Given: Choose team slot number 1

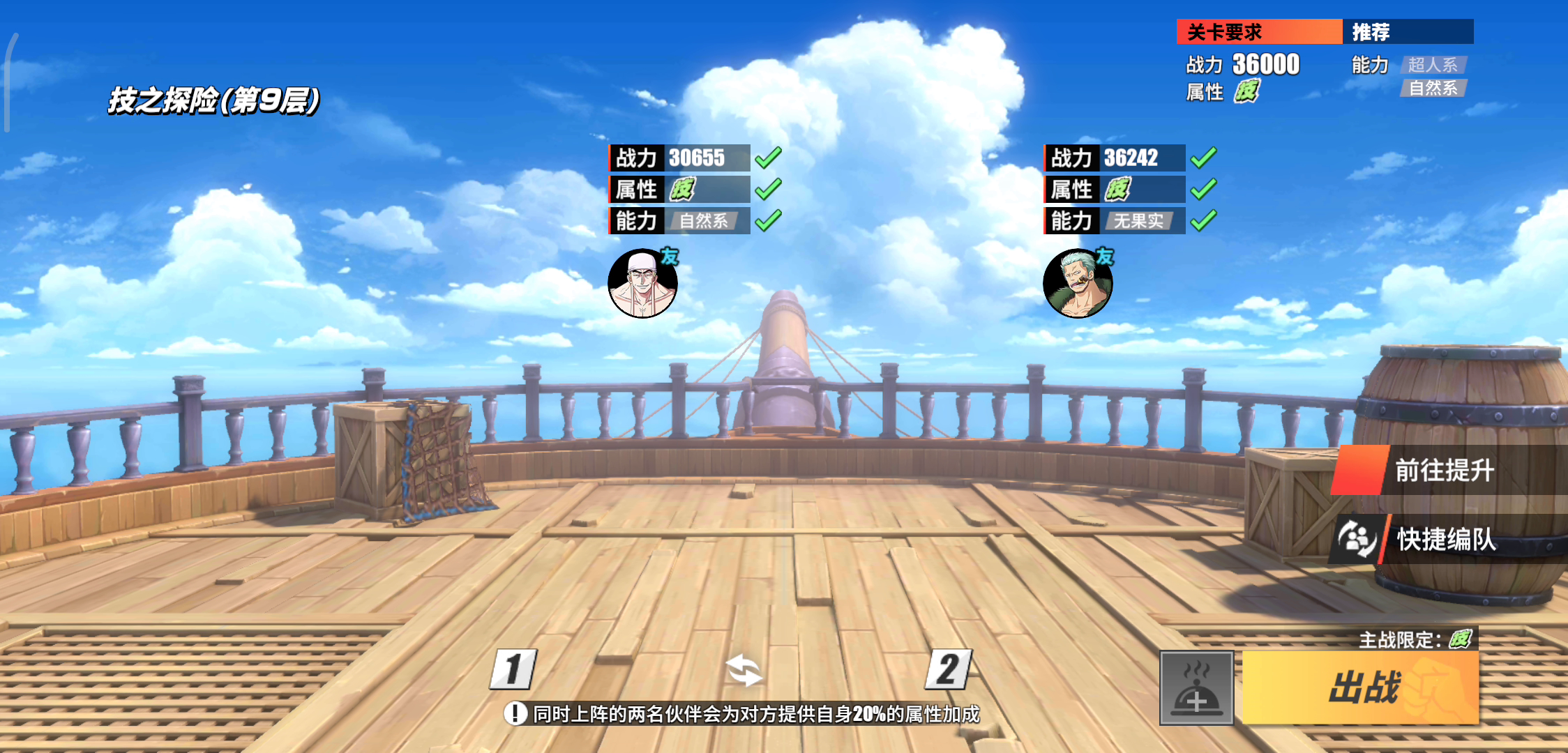Looking at the screenshot, I should tap(513, 670).
